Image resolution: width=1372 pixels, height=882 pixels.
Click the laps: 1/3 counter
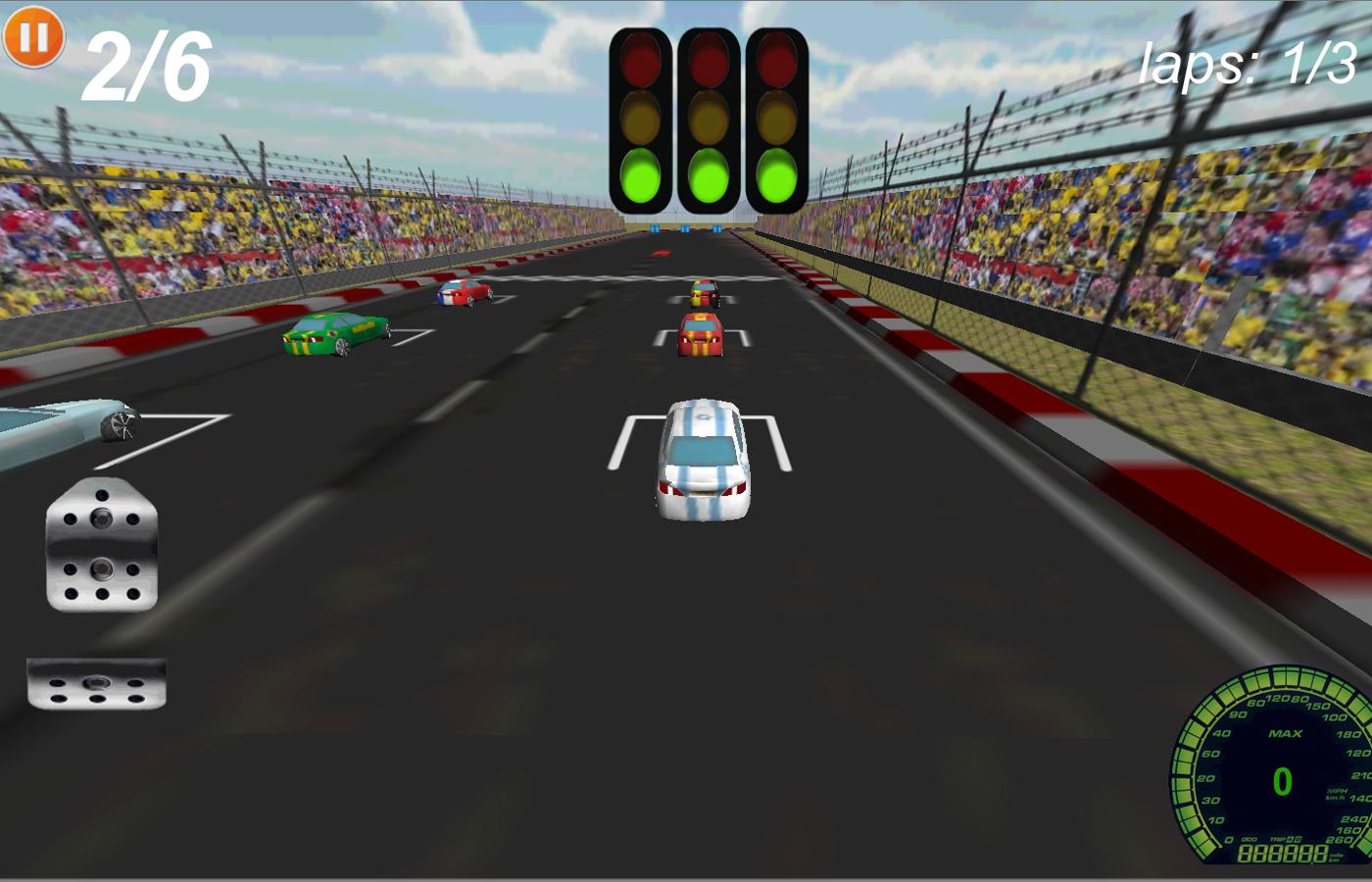[x=1248, y=64]
